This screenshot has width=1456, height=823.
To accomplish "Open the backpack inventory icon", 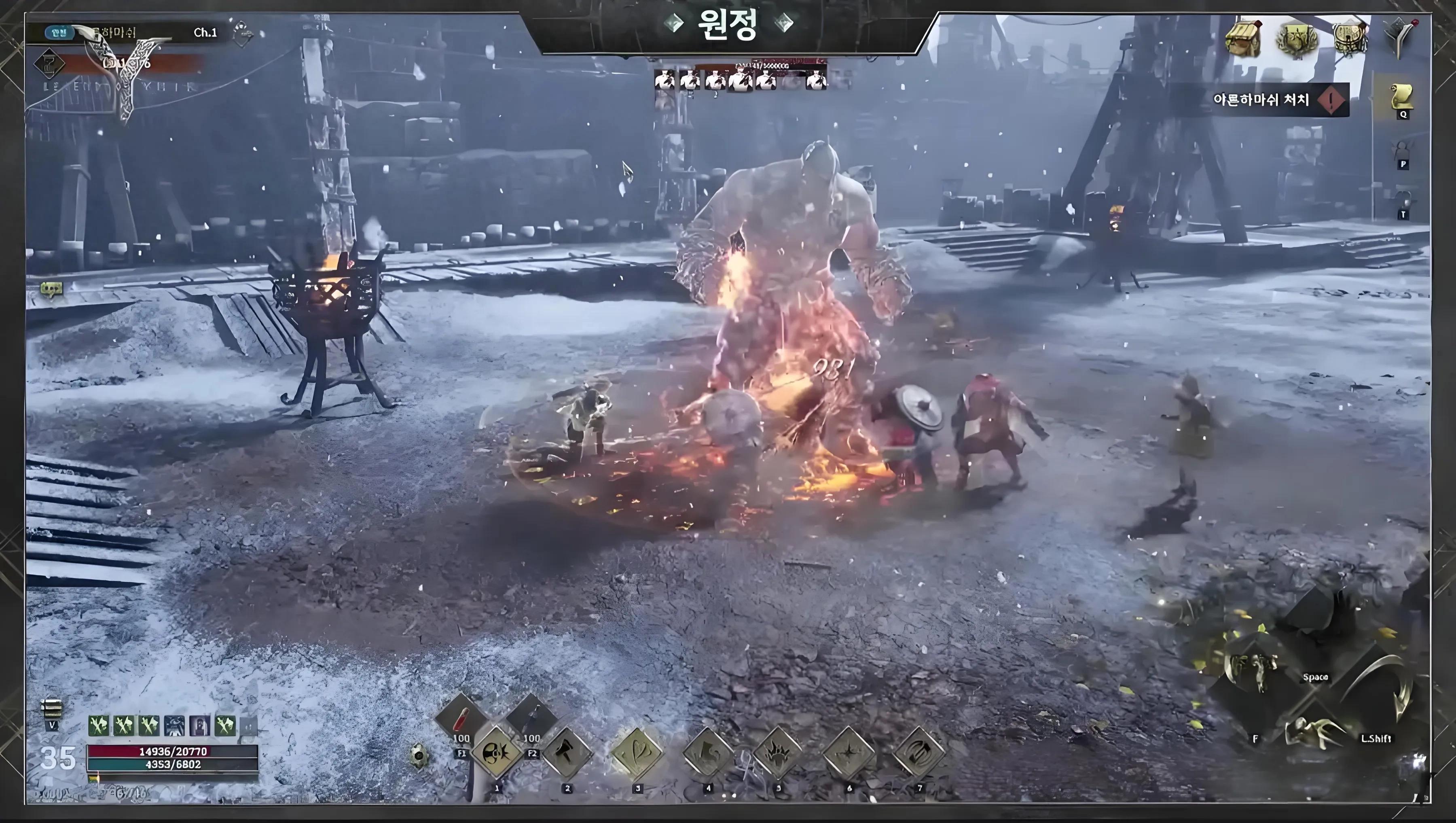I will [1351, 38].
